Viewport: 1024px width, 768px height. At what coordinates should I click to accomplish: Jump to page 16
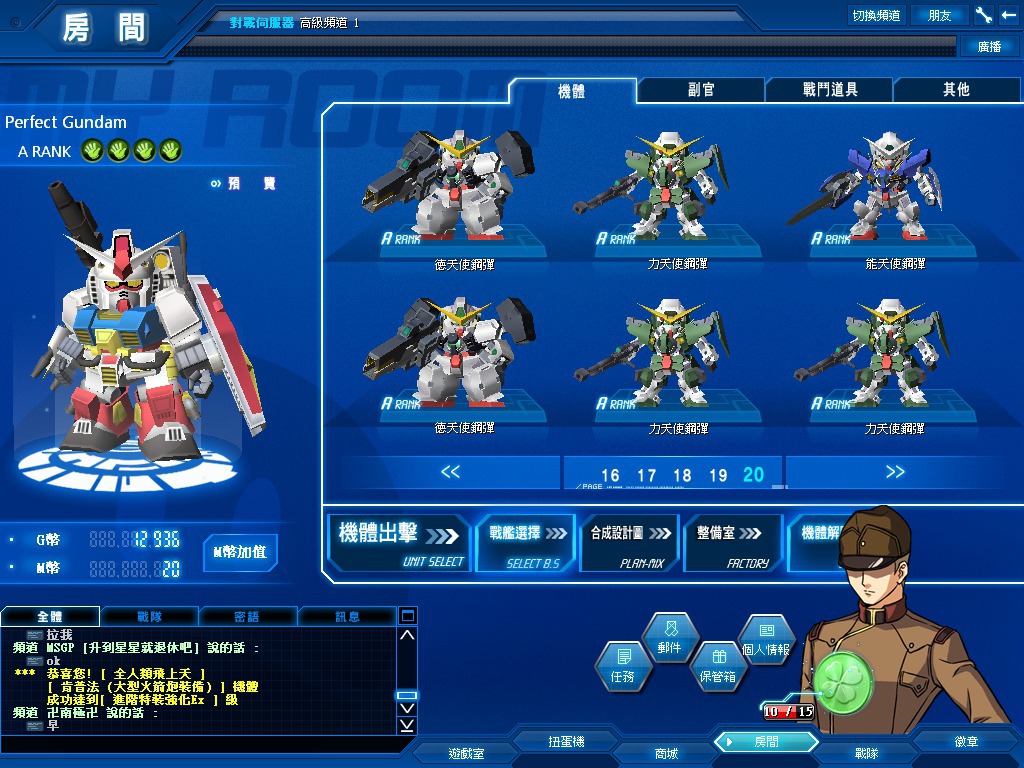pyautogui.click(x=610, y=476)
